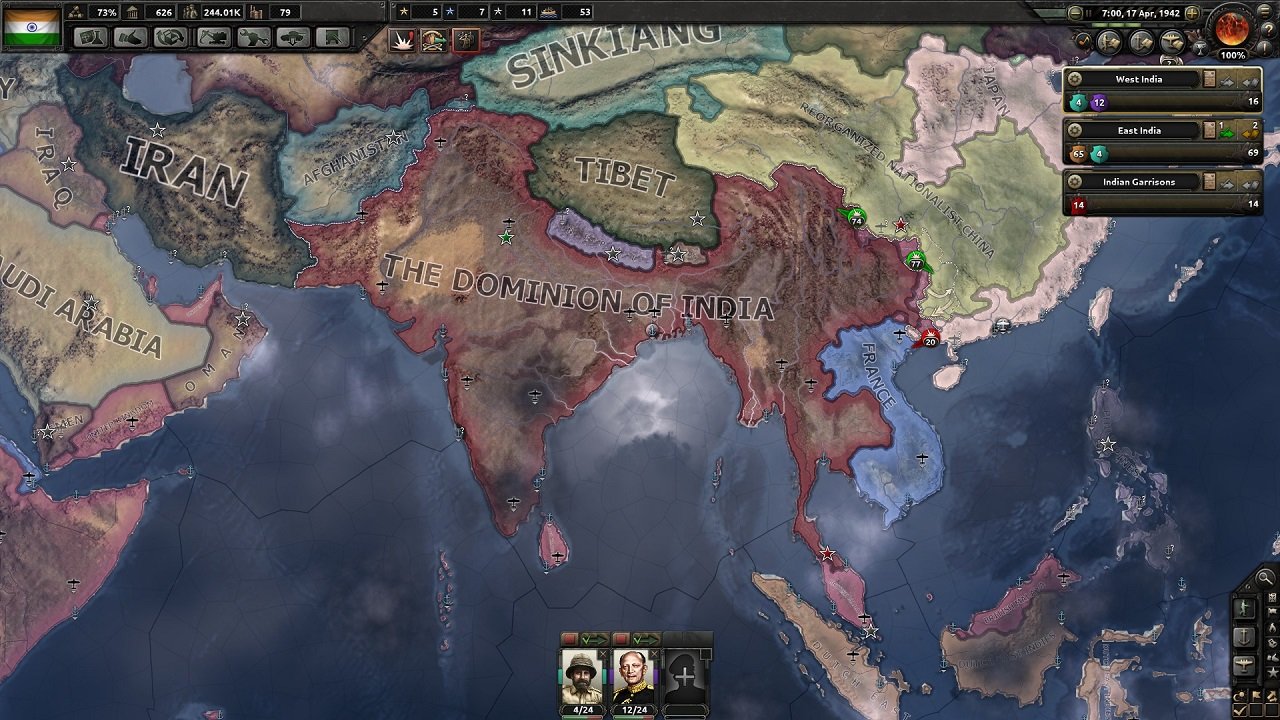Open West India army group settings gear
The image size is (1280, 720).
(x=1075, y=79)
